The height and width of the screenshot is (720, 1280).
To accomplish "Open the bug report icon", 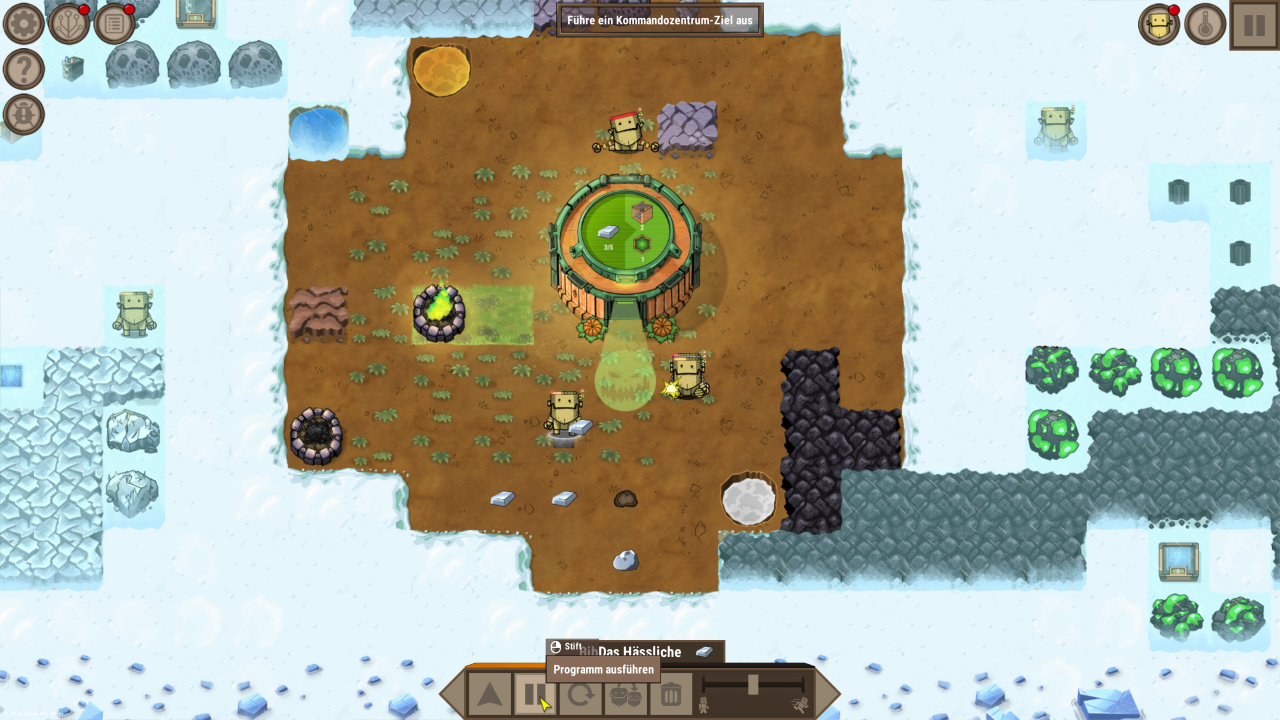I will pos(23,114).
